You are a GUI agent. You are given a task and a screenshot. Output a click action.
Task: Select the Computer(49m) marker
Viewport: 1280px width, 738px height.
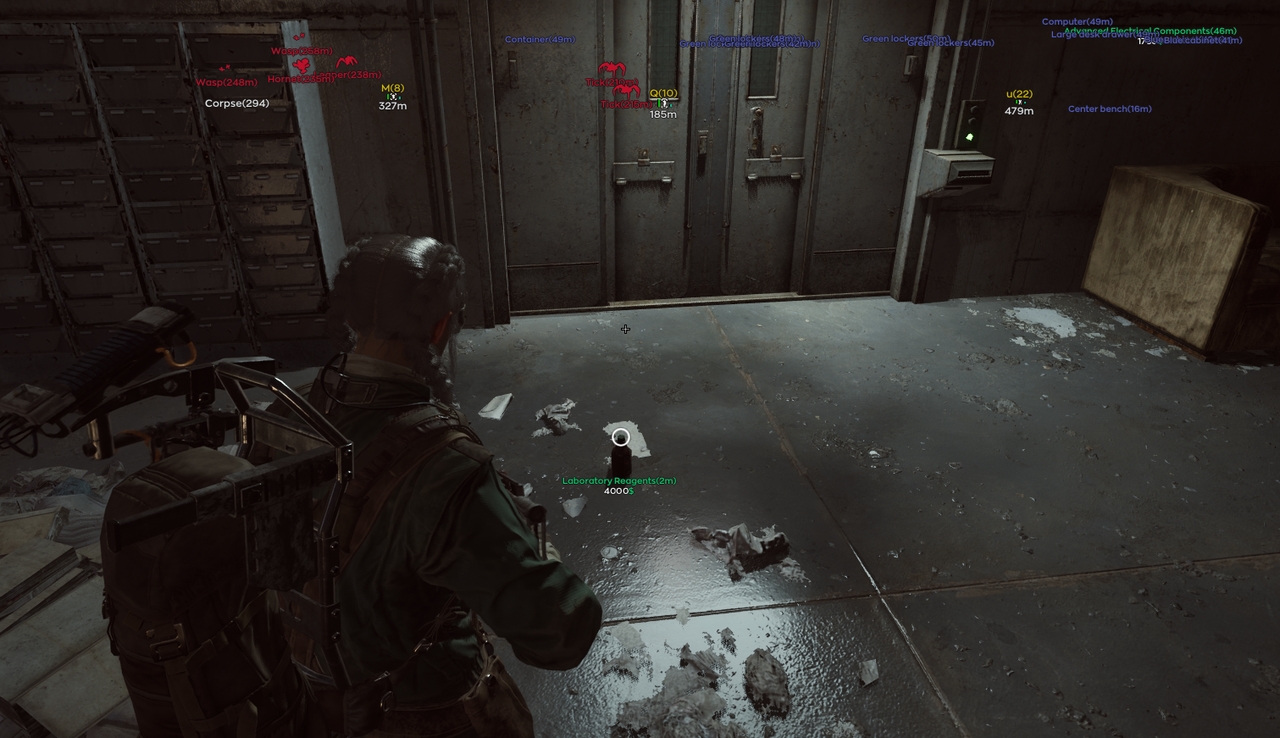[x=1077, y=22]
